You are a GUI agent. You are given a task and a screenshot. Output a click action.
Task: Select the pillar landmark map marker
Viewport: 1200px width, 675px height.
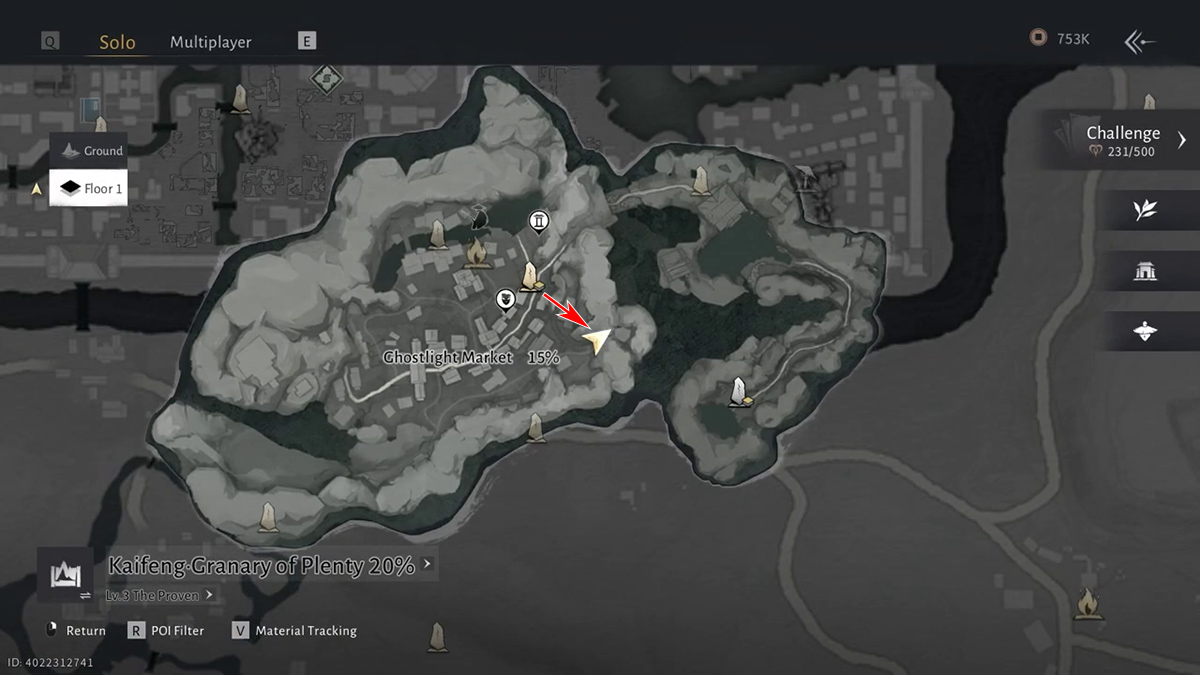(x=540, y=220)
